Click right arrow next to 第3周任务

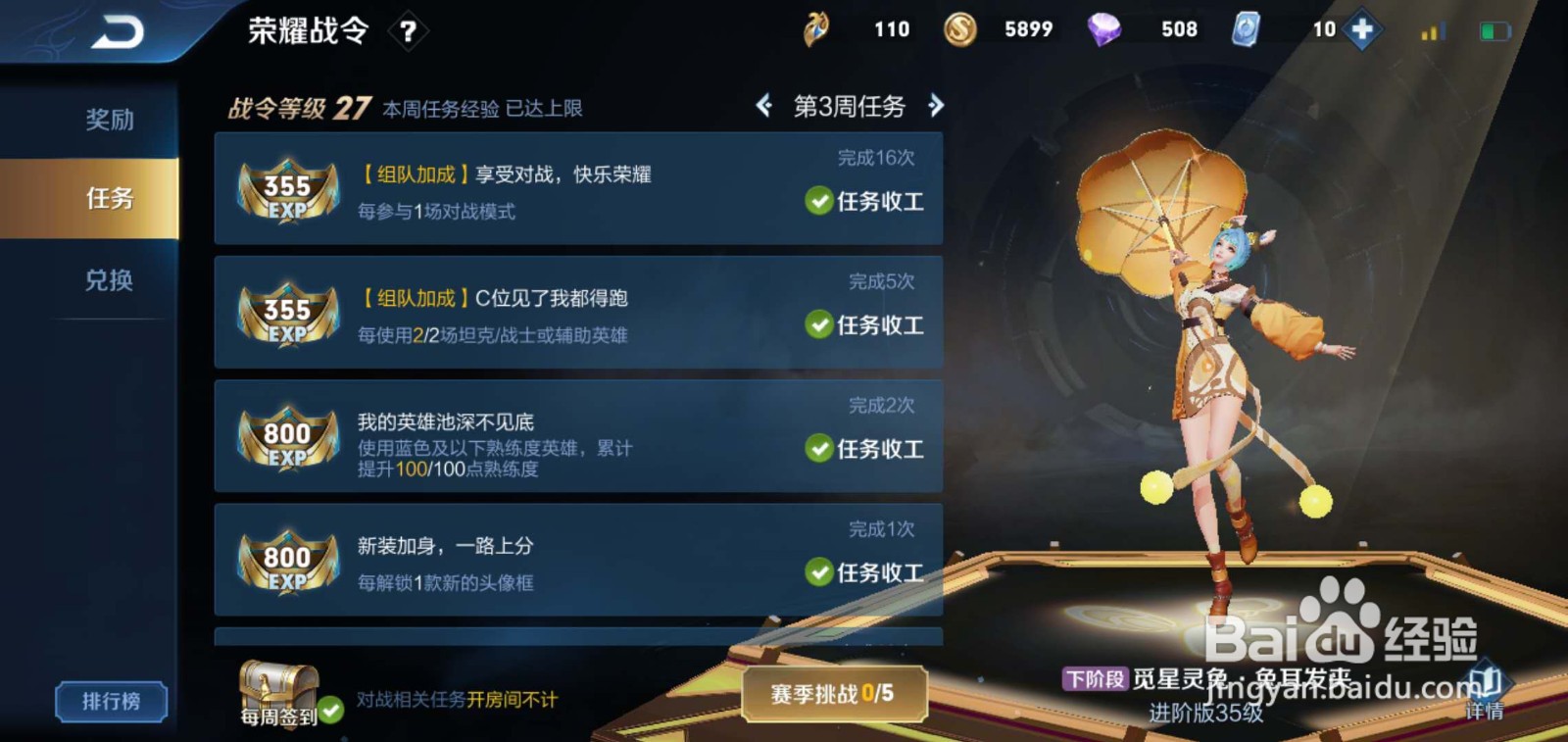(938, 106)
